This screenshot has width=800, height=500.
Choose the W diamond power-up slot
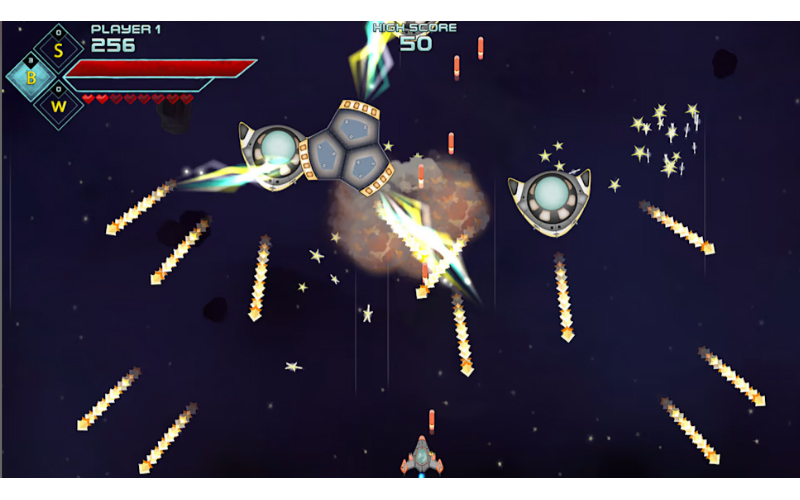[x=59, y=104]
